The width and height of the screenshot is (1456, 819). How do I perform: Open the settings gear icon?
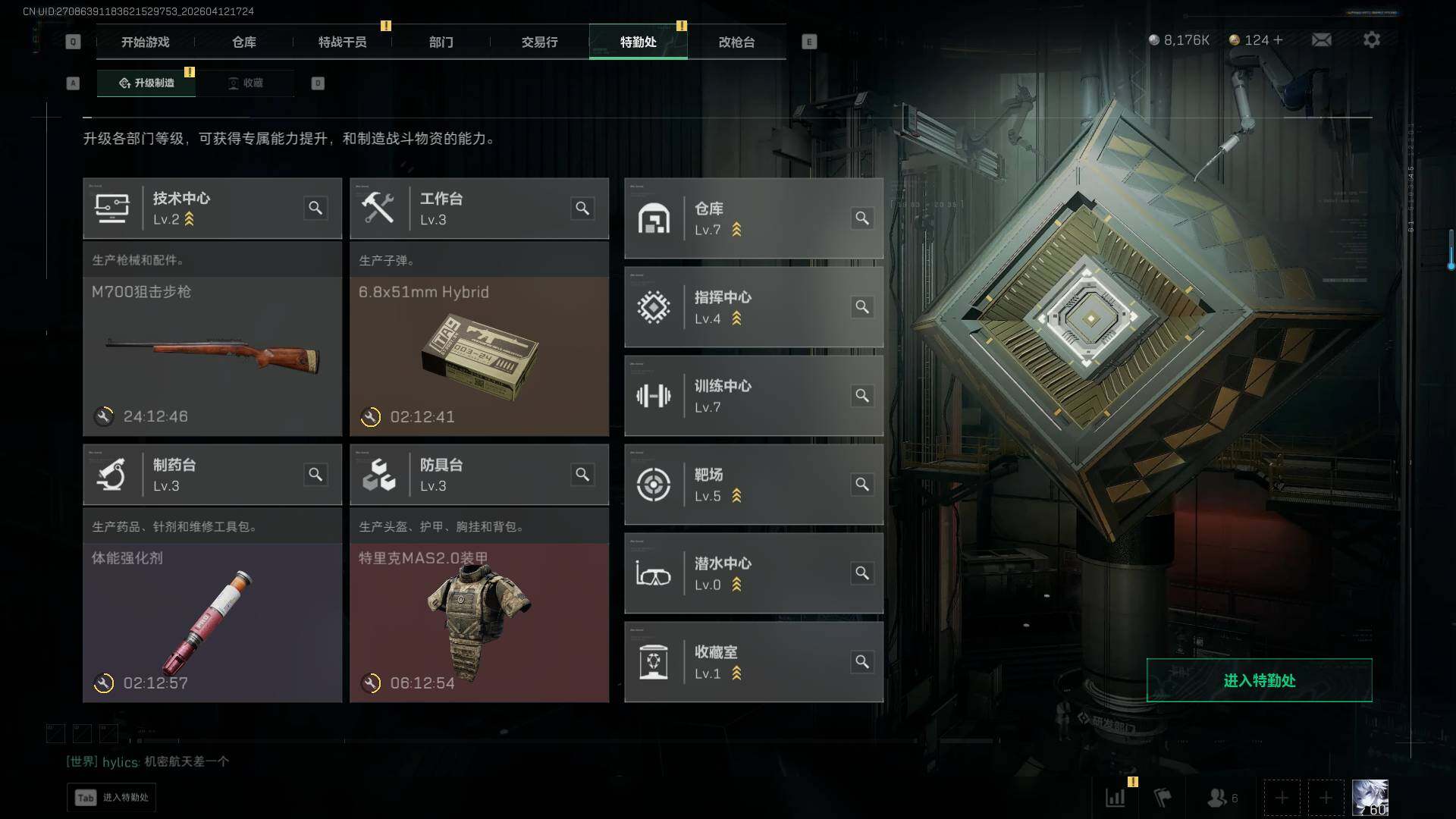tap(1371, 40)
